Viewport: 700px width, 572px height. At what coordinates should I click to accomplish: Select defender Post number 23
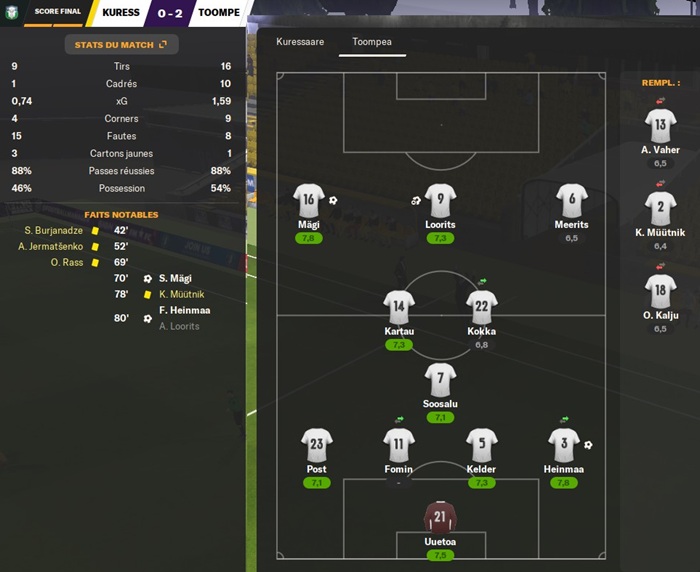[x=317, y=445]
